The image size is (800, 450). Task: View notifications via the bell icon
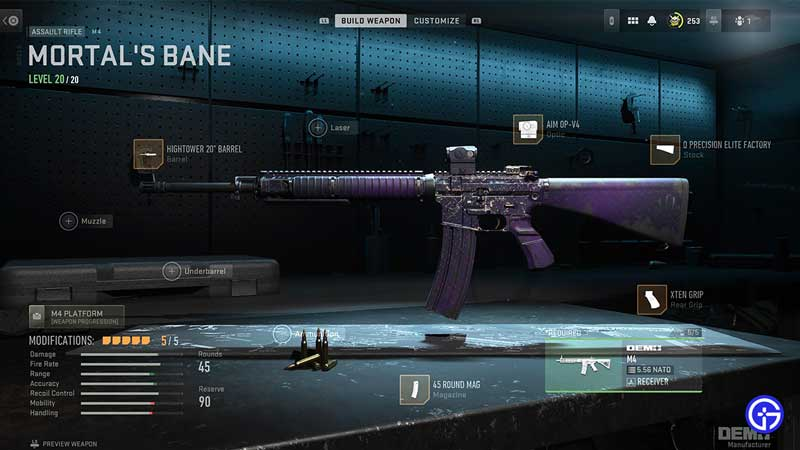(652, 20)
